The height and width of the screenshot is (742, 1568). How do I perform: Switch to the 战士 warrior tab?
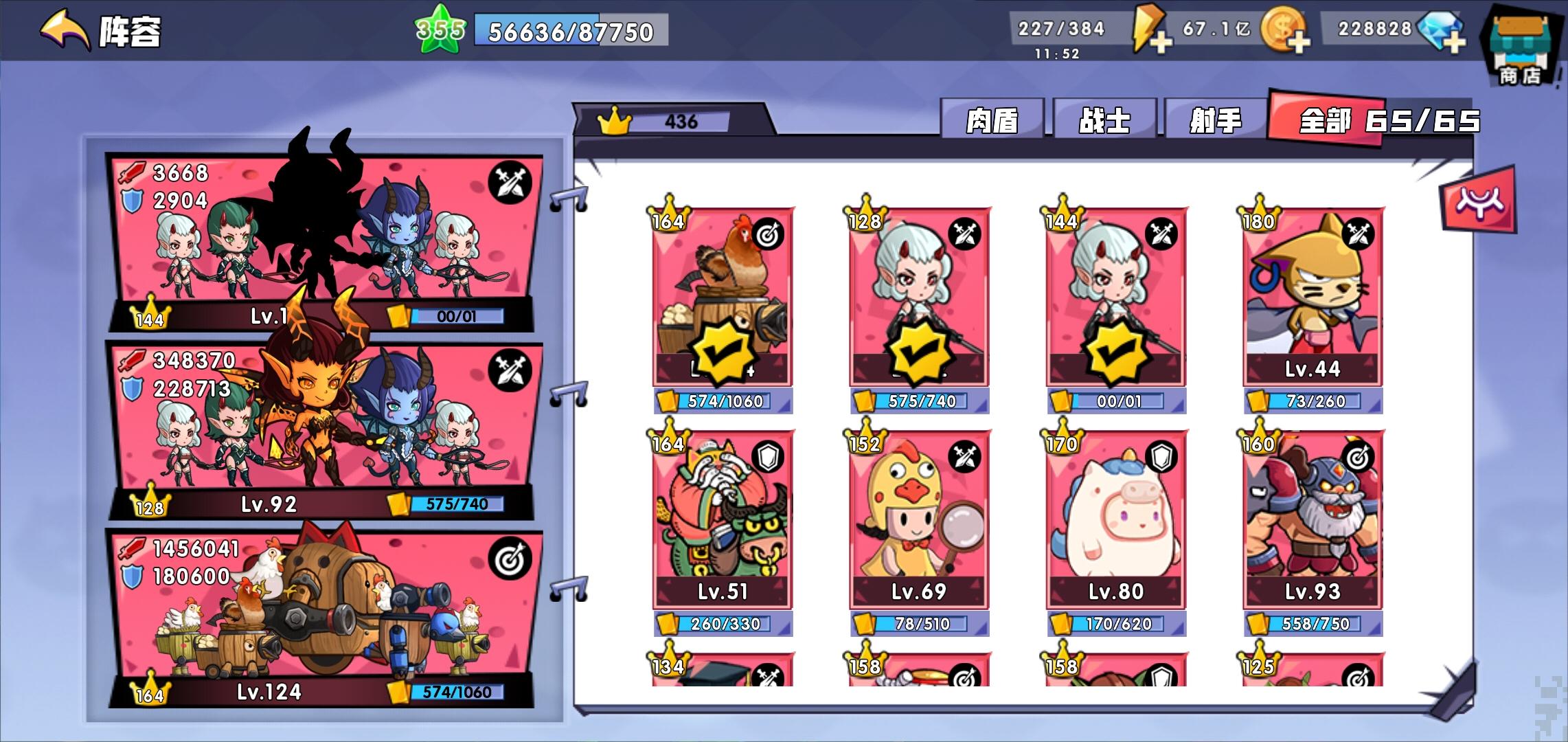1106,120
